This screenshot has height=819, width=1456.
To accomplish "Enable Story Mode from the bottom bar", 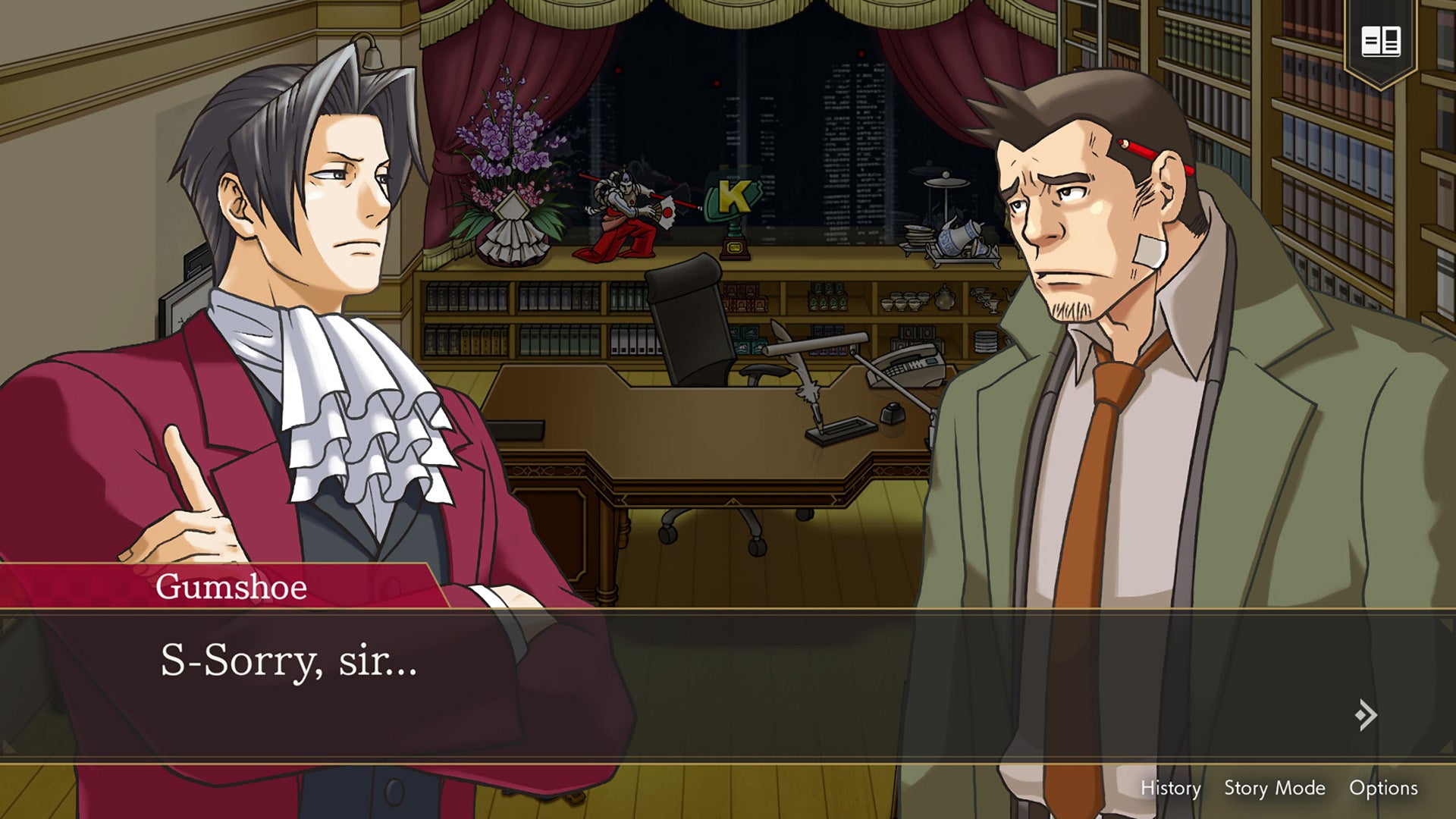I will coord(1276,788).
